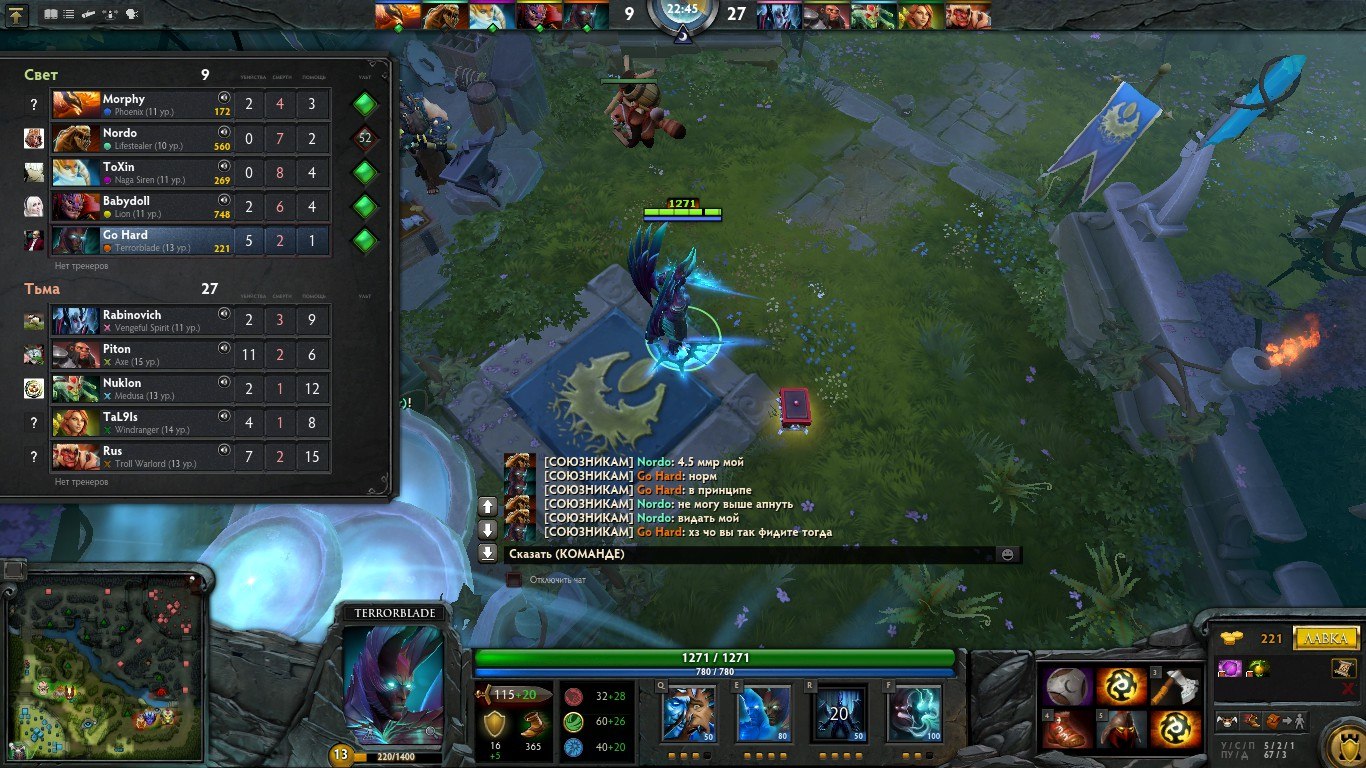
Task: Open the book icon in top toolbar
Action: pyautogui.click(x=51, y=15)
